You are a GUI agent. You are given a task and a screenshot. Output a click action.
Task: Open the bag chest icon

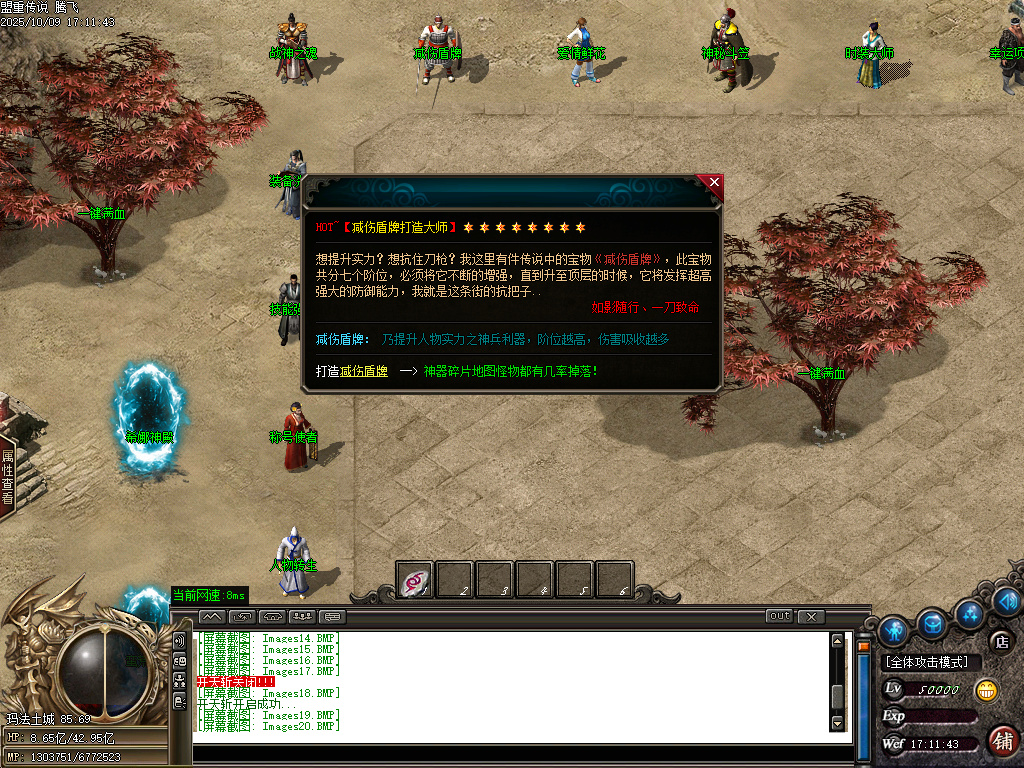pyautogui.click(x=932, y=624)
